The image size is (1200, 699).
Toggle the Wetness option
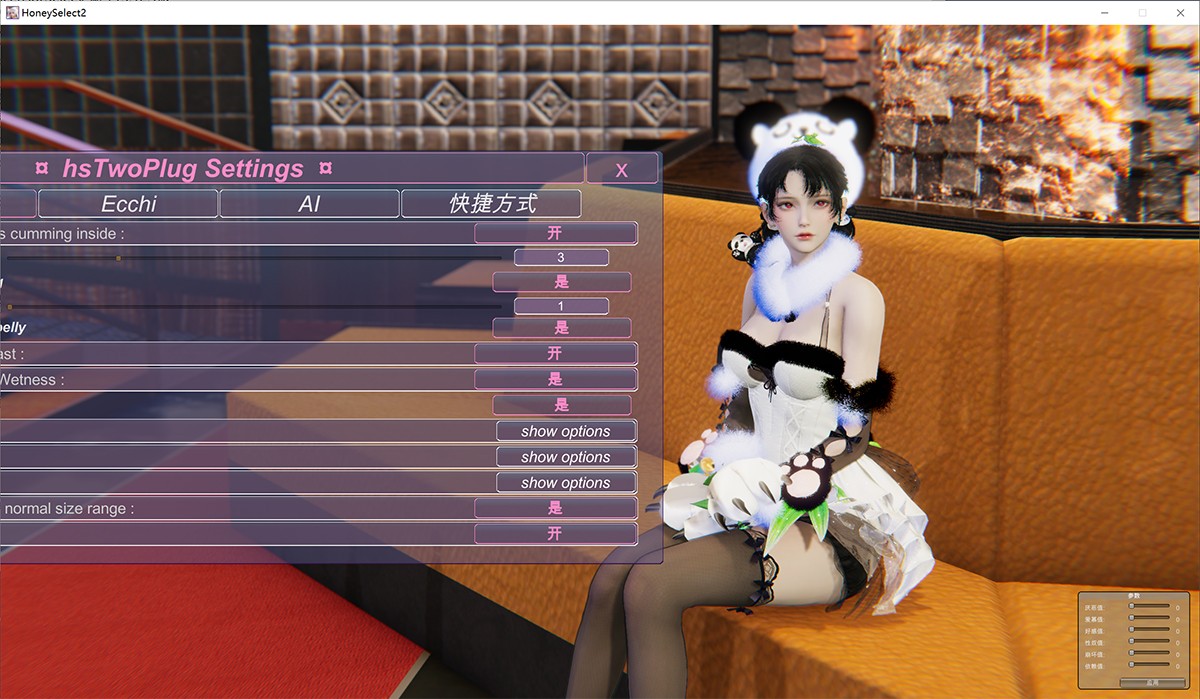click(555, 379)
